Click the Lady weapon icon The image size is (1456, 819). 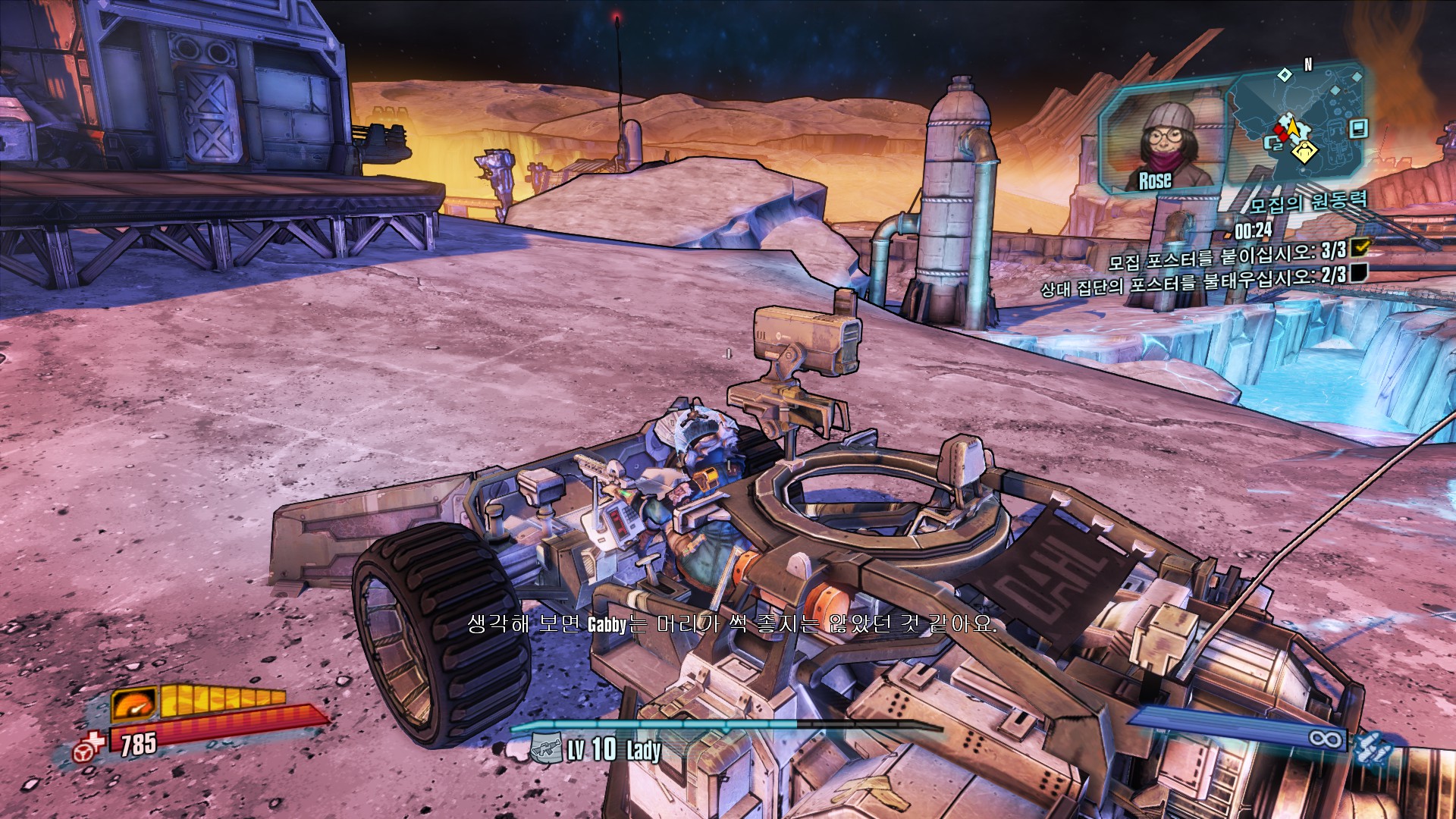click(x=545, y=749)
